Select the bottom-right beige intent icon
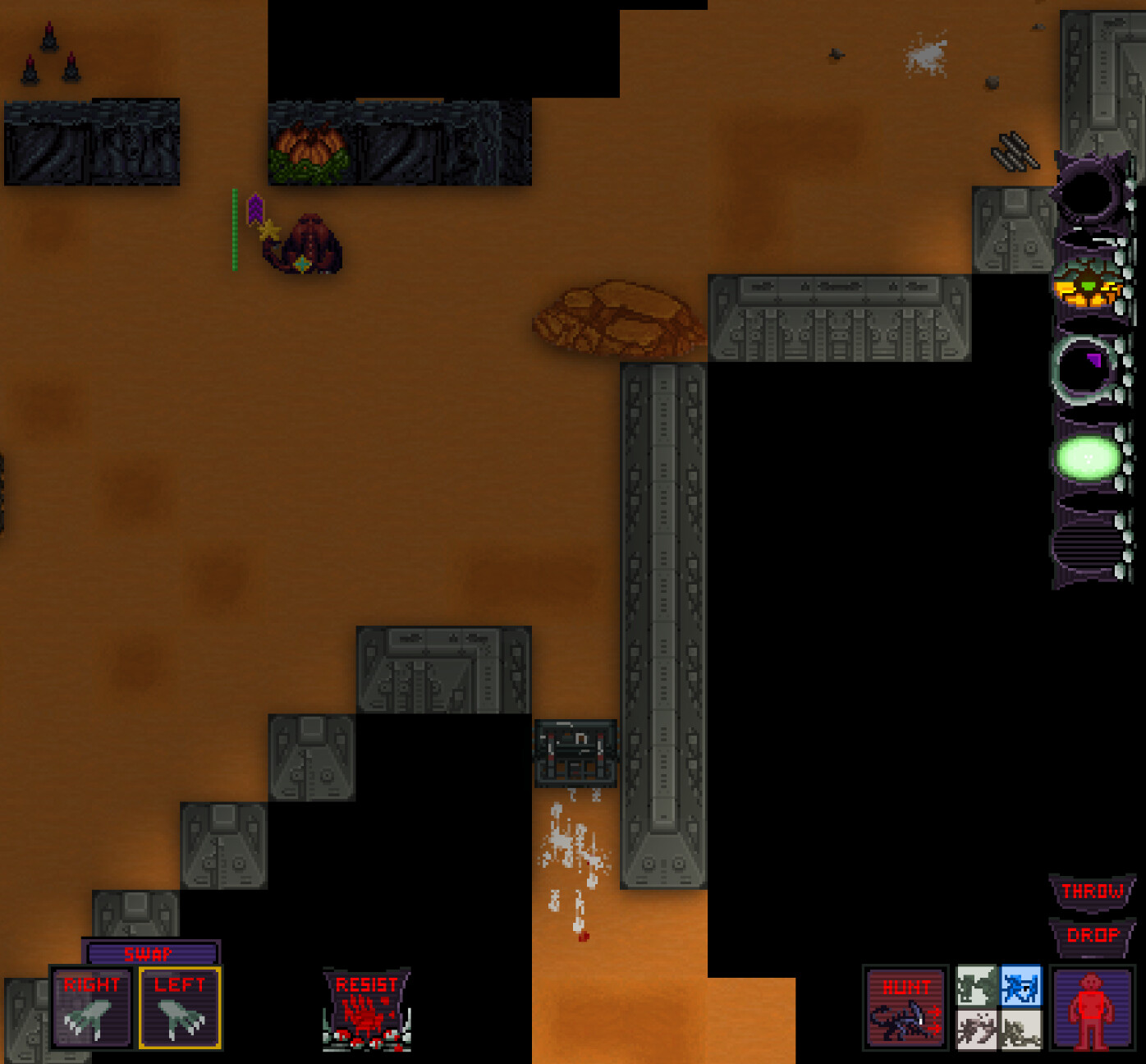The image size is (1146, 1064). coord(1020,1030)
